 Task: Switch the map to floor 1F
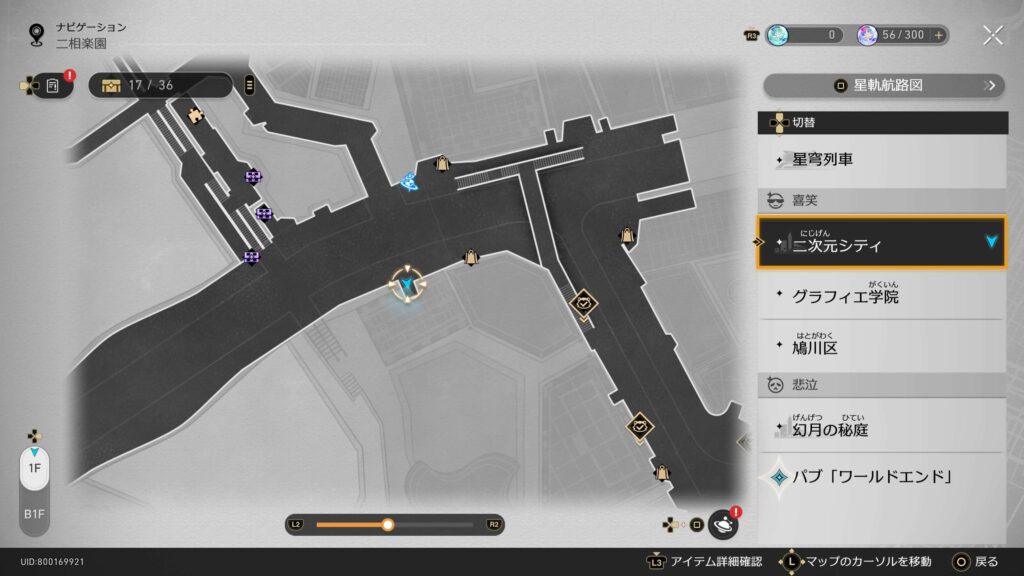(34, 468)
